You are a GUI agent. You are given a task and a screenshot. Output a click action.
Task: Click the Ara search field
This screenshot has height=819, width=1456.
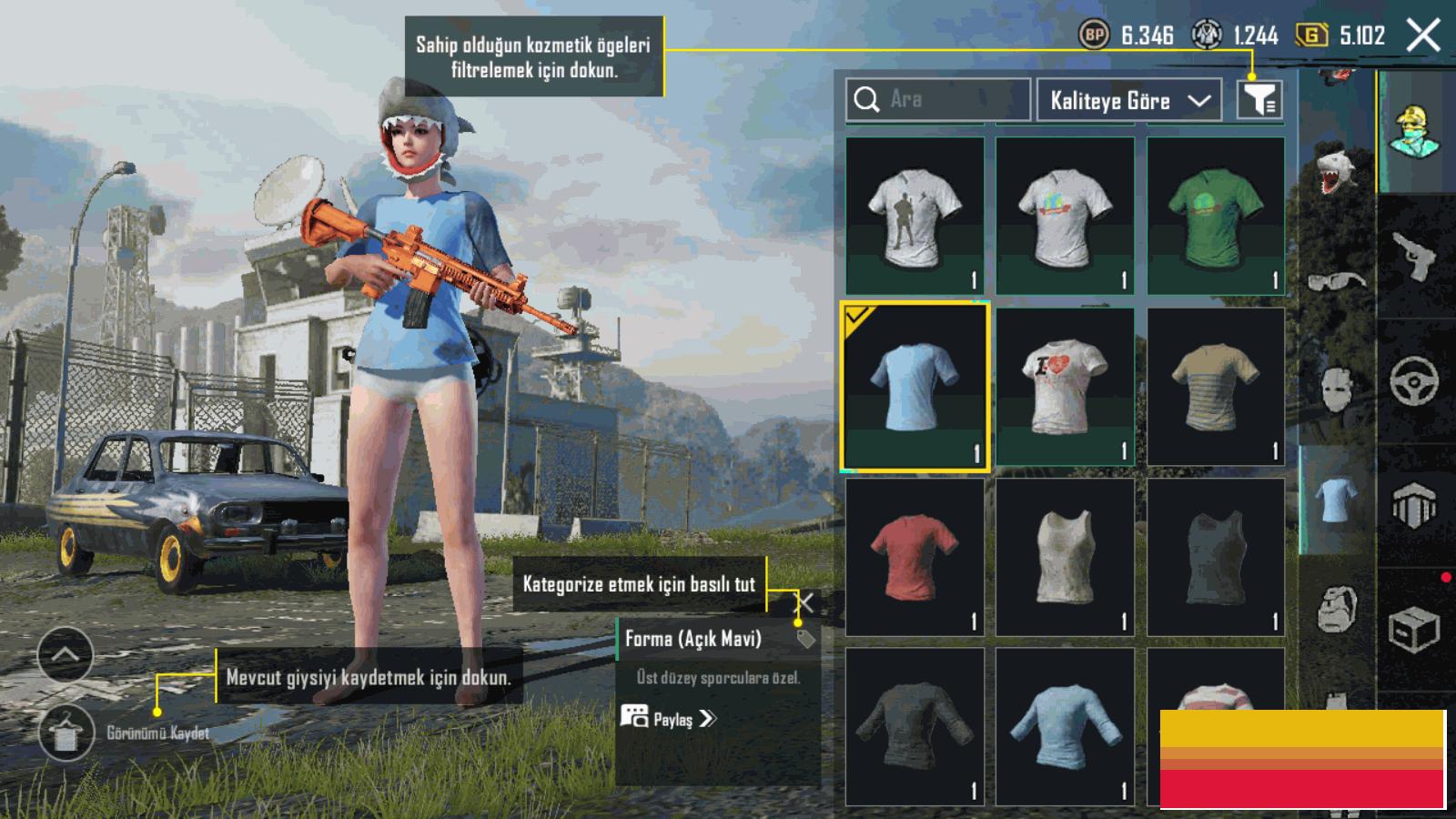(x=937, y=99)
